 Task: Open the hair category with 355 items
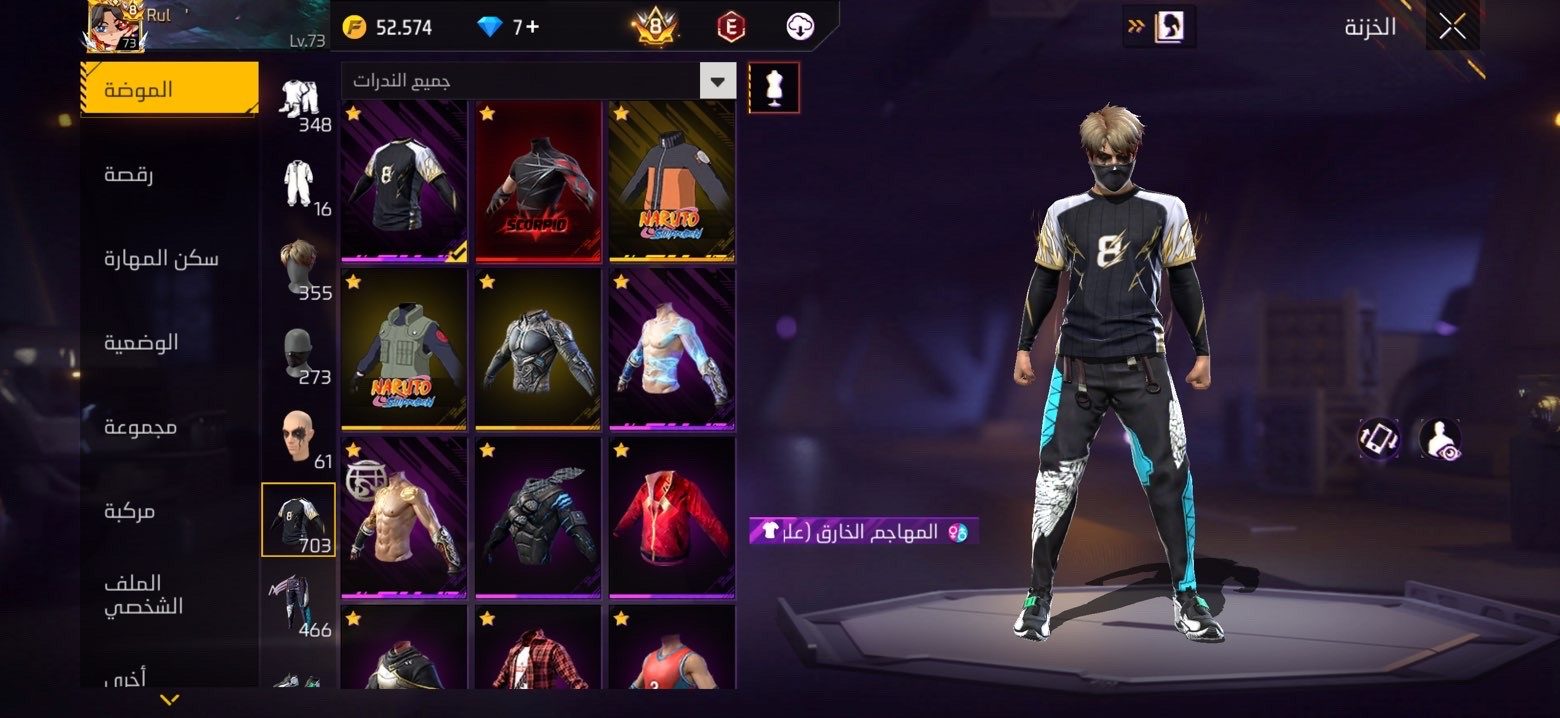(298, 267)
